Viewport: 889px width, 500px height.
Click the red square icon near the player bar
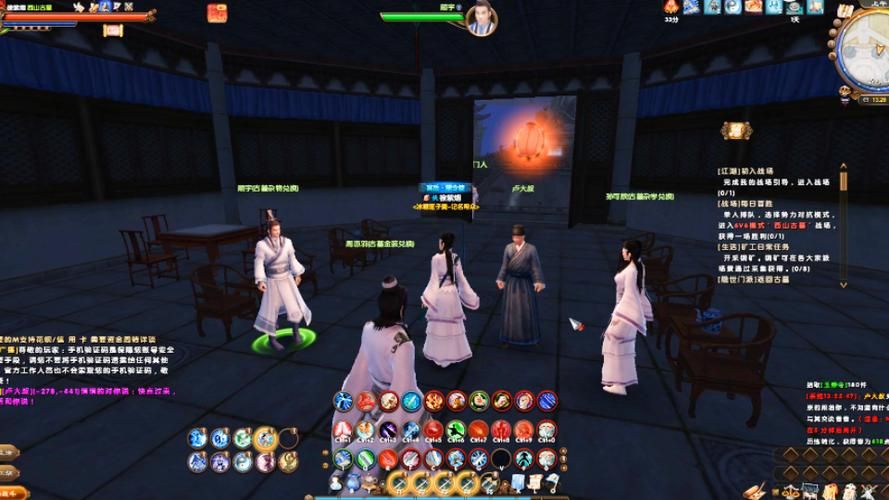pyautogui.click(x=216, y=13)
